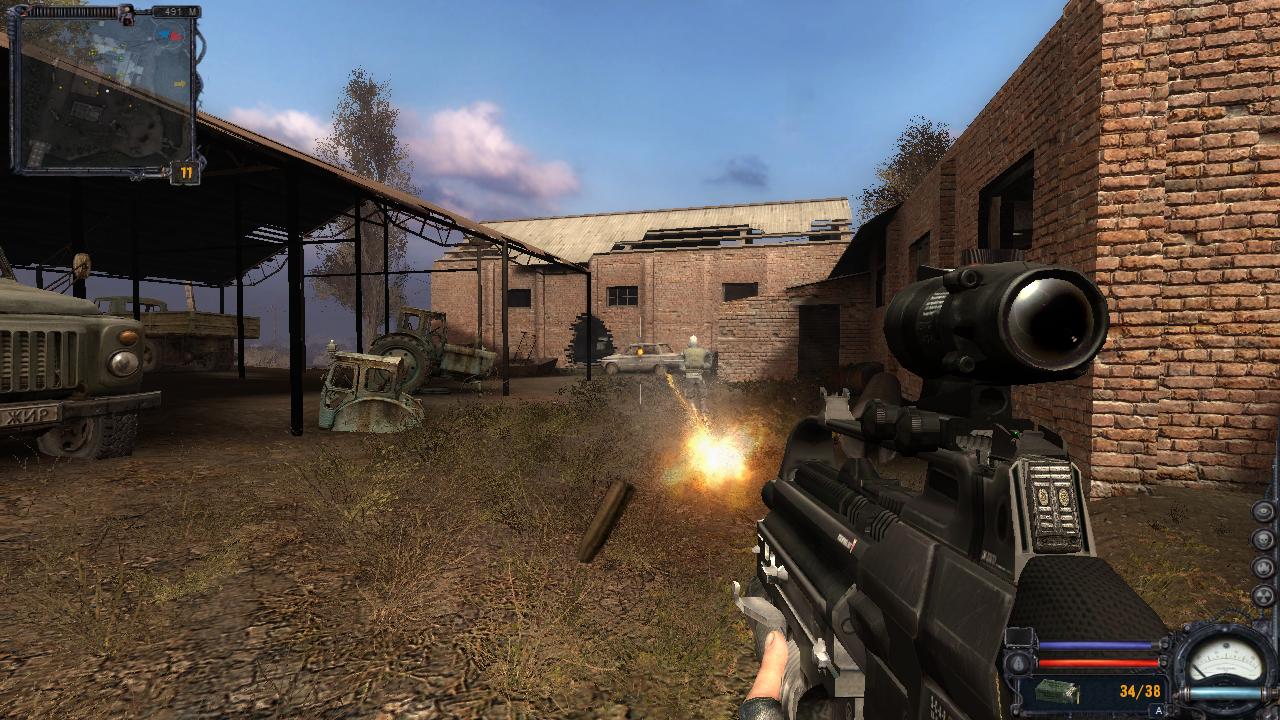The width and height of the screenshot is (1280, 720).
Task: Click the white waypoint dot on the minimap
Action: (106, 90)
